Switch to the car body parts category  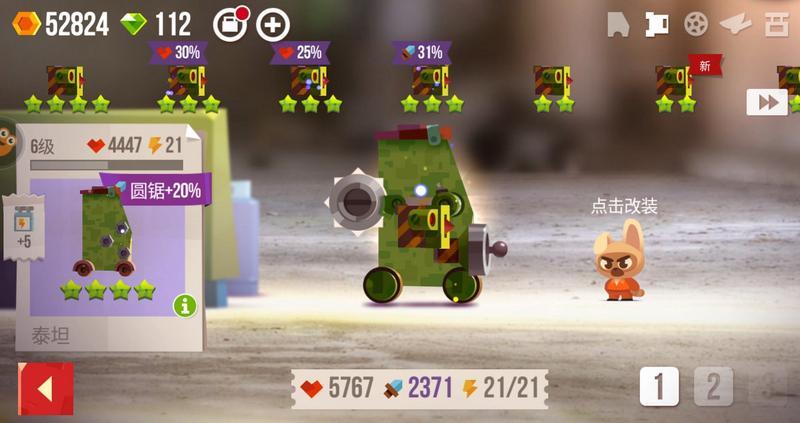619,25
